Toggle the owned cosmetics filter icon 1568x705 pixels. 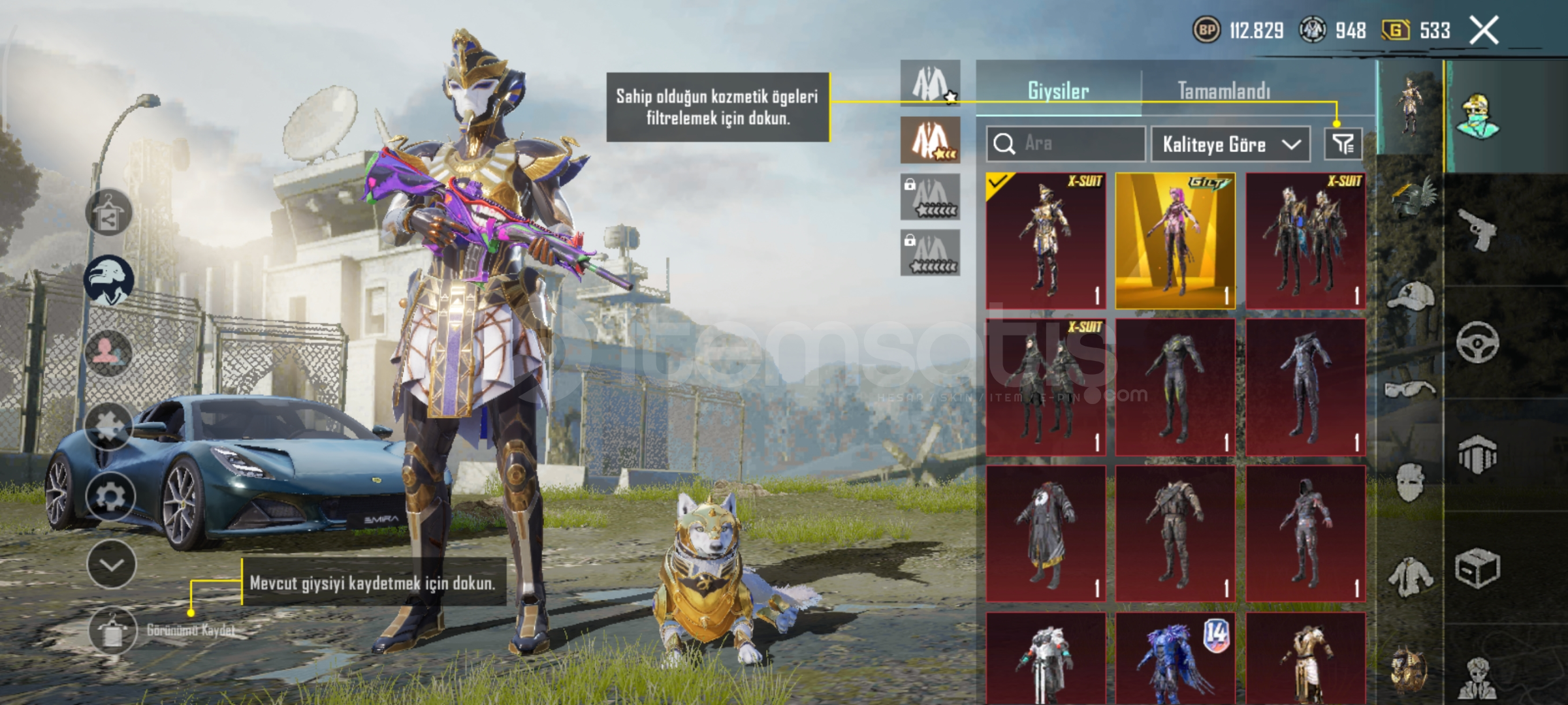pyautogui.click(x=1343, y=144)
